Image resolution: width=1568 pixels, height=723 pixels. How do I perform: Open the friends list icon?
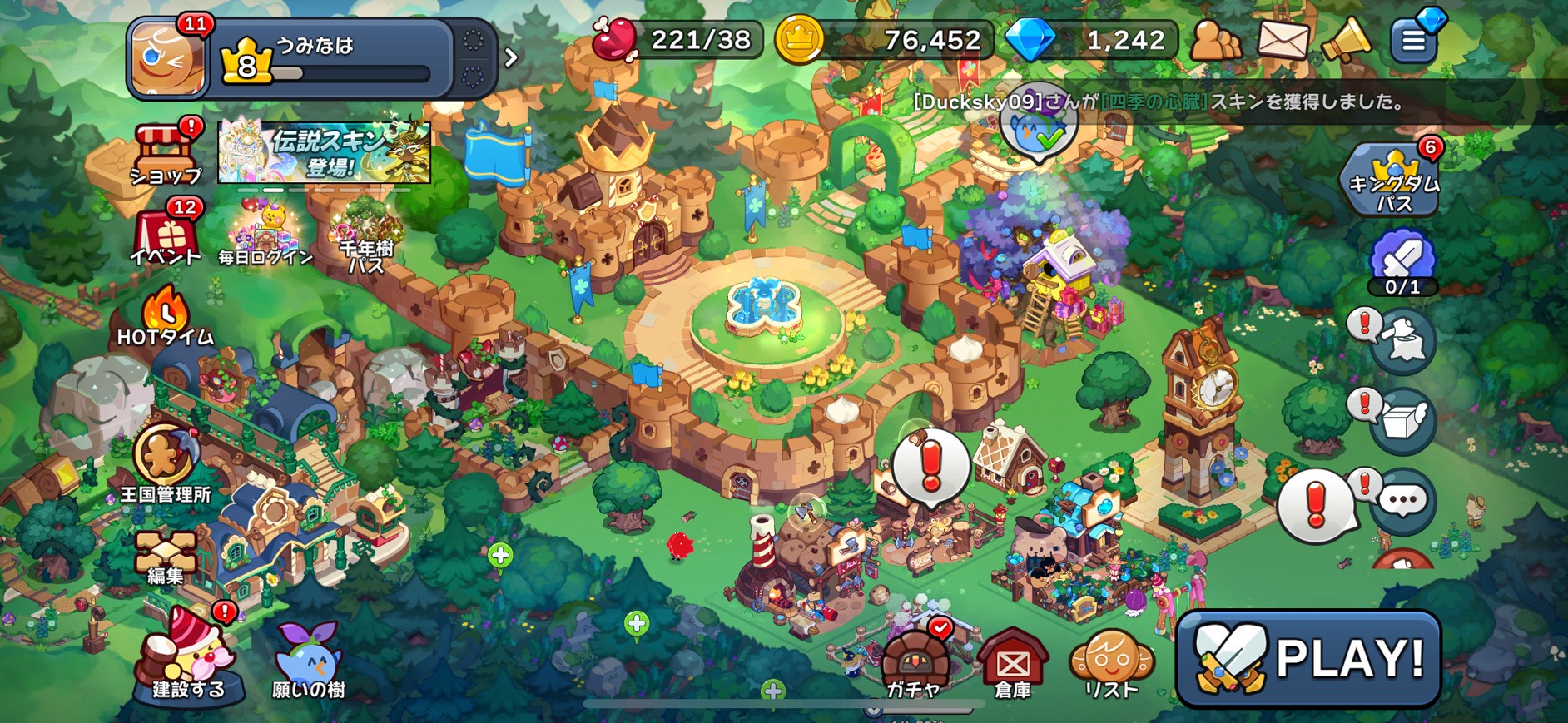pos(1215,39)
